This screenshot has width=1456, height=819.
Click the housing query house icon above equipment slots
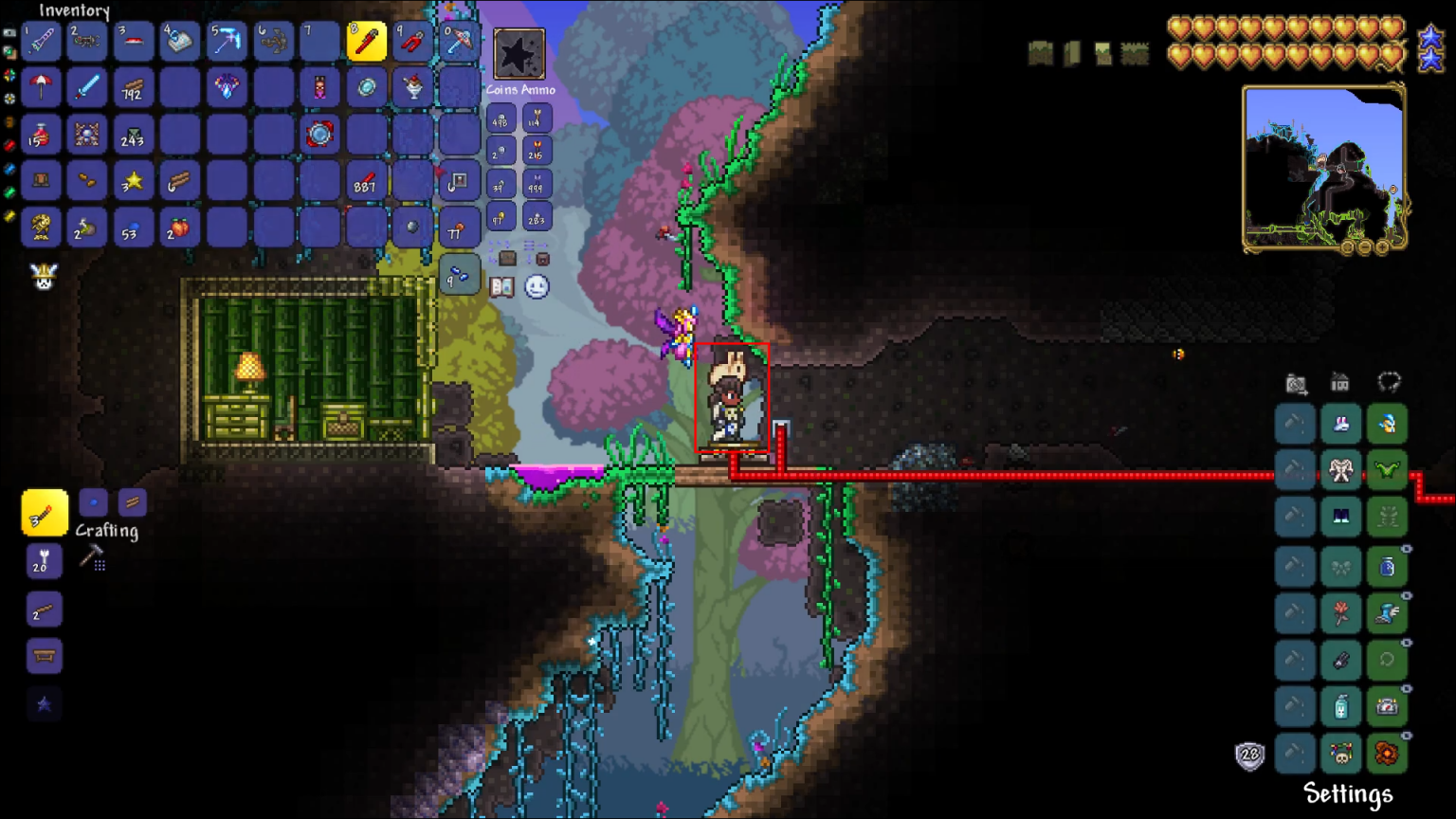[x=1340, y=381]
